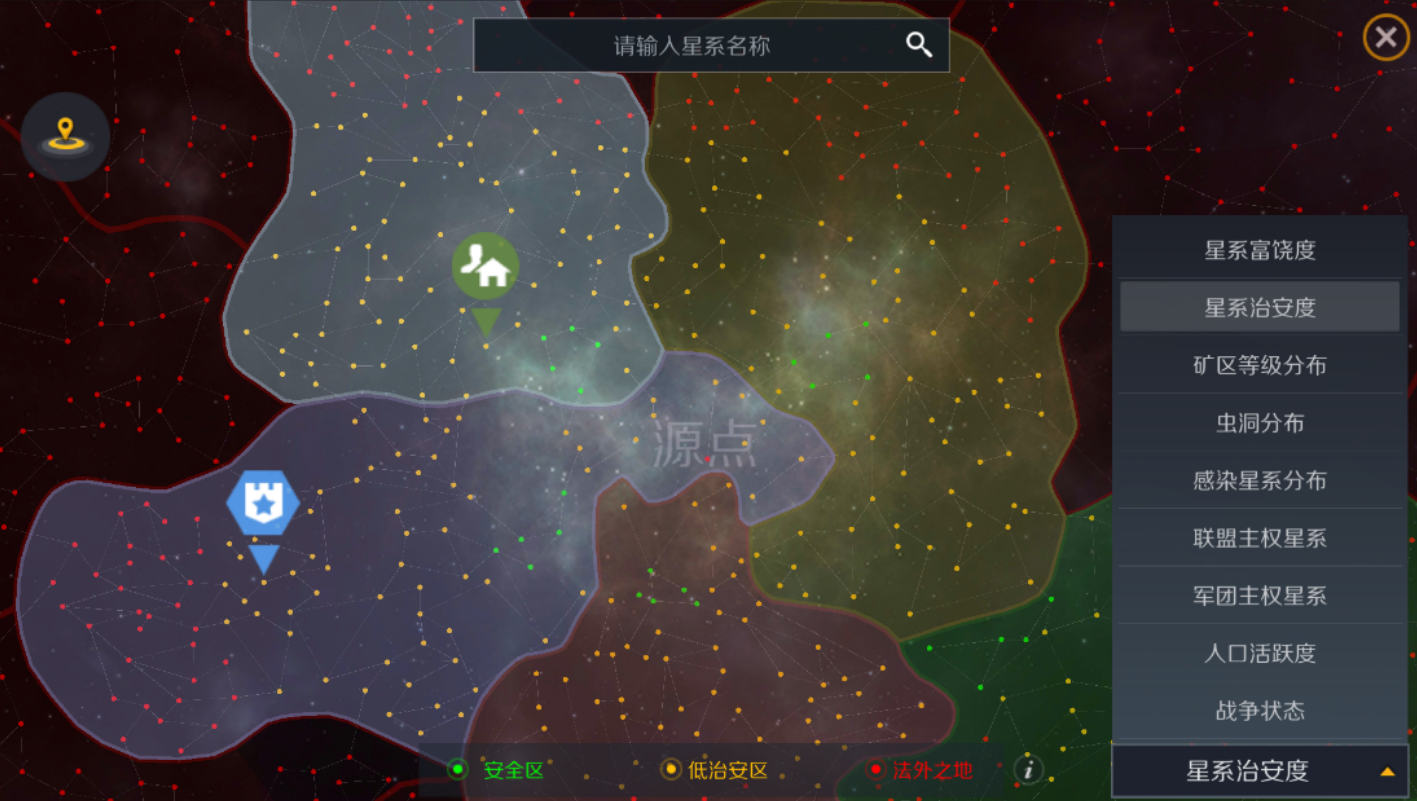
Task: Click the magnifying glass search button
Action: 919,45
